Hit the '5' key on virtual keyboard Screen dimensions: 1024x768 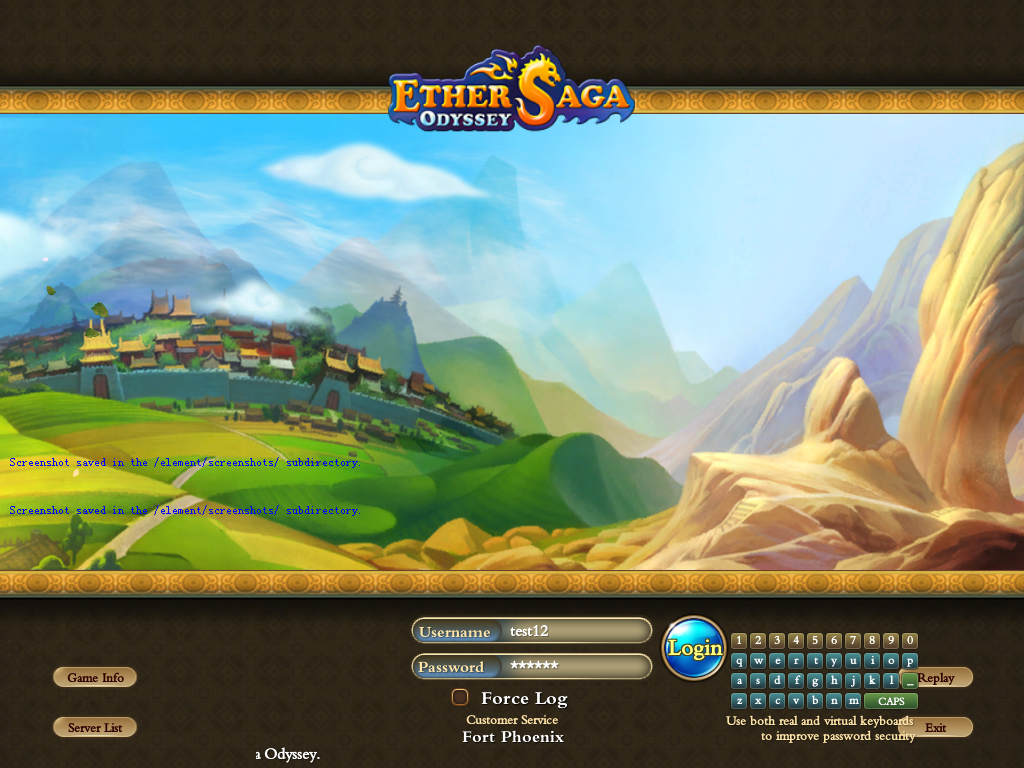pyautogui.click(x=815, y=641)
